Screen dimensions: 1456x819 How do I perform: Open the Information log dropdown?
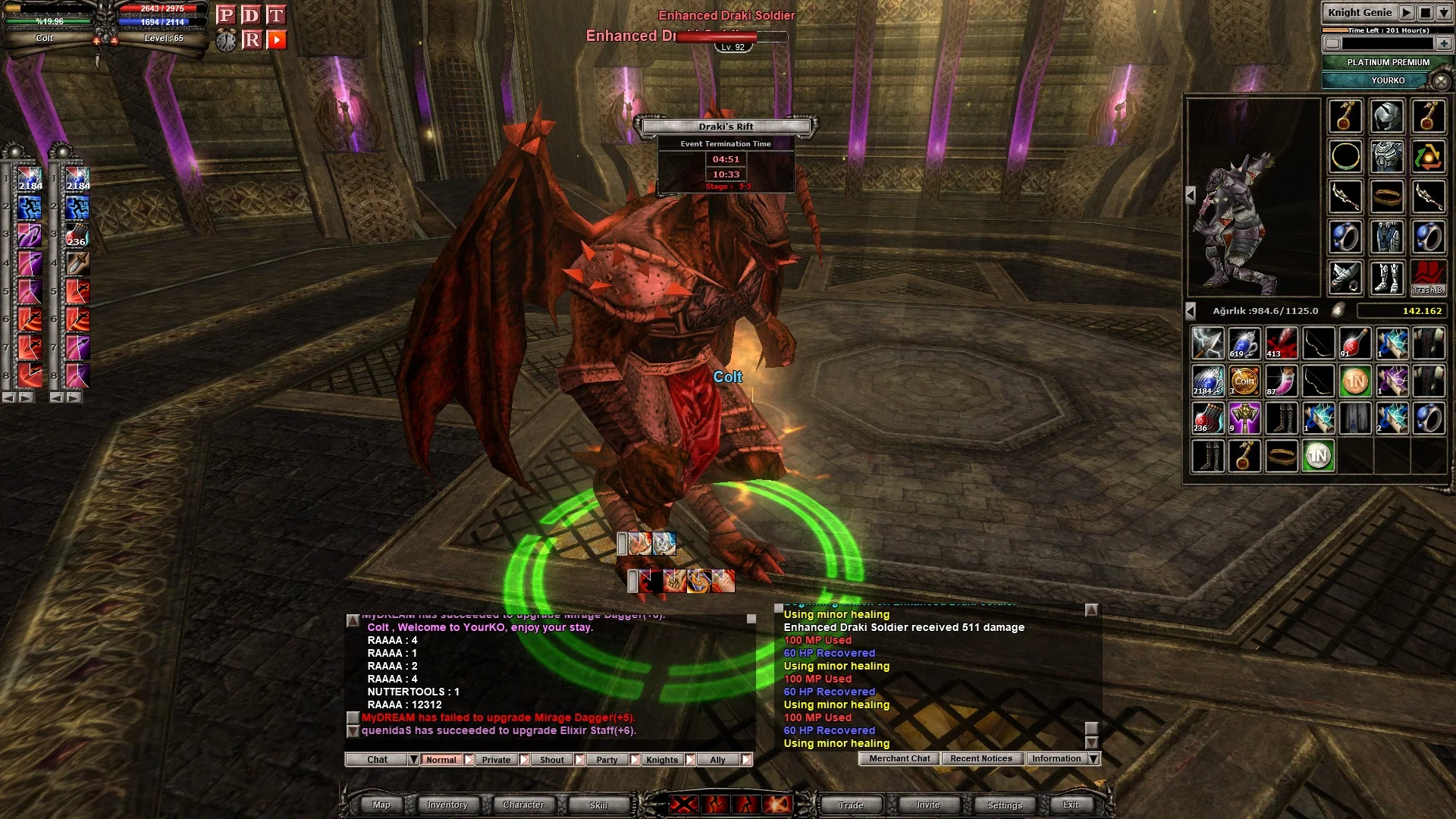[x=1094, y=758]
